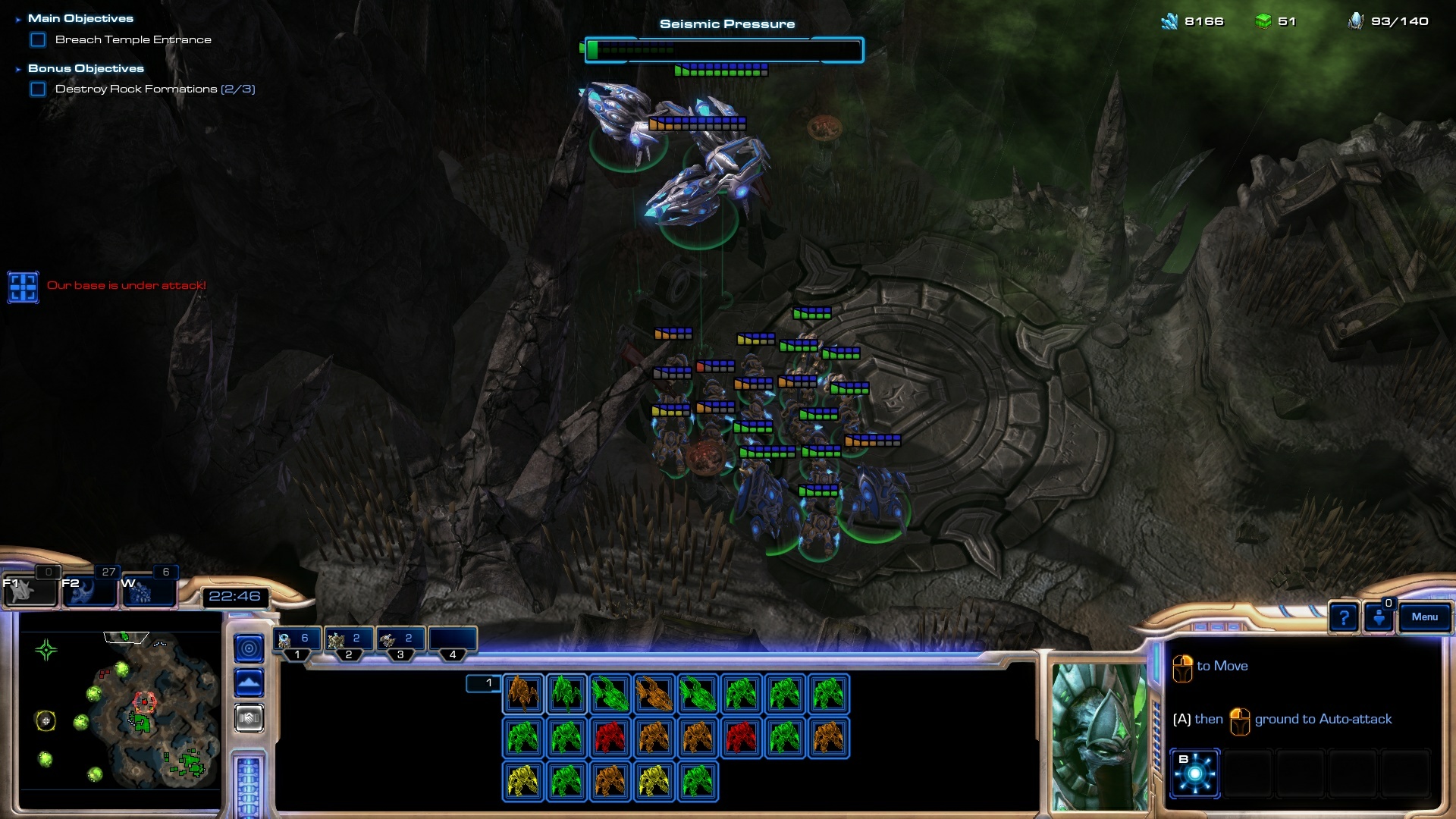Collapse the Main Objectives section
The image size is (1456, 819).
pyautogui.click(x=18, y=19)
